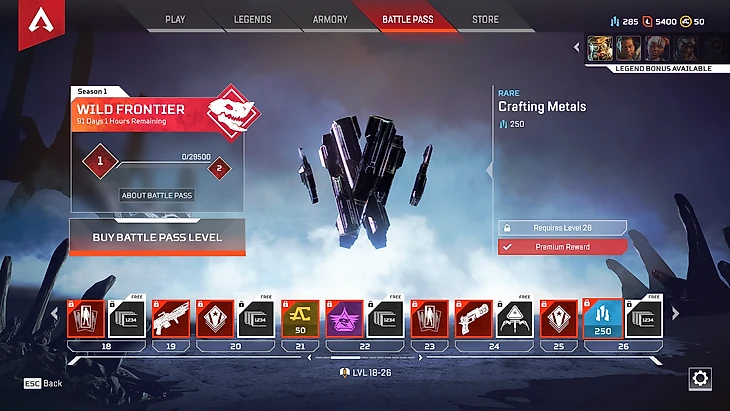The width and height of the screenshot is (730, 411).
Task: Choose the purple level 22 premium reward
Action: tap(344, 318)
